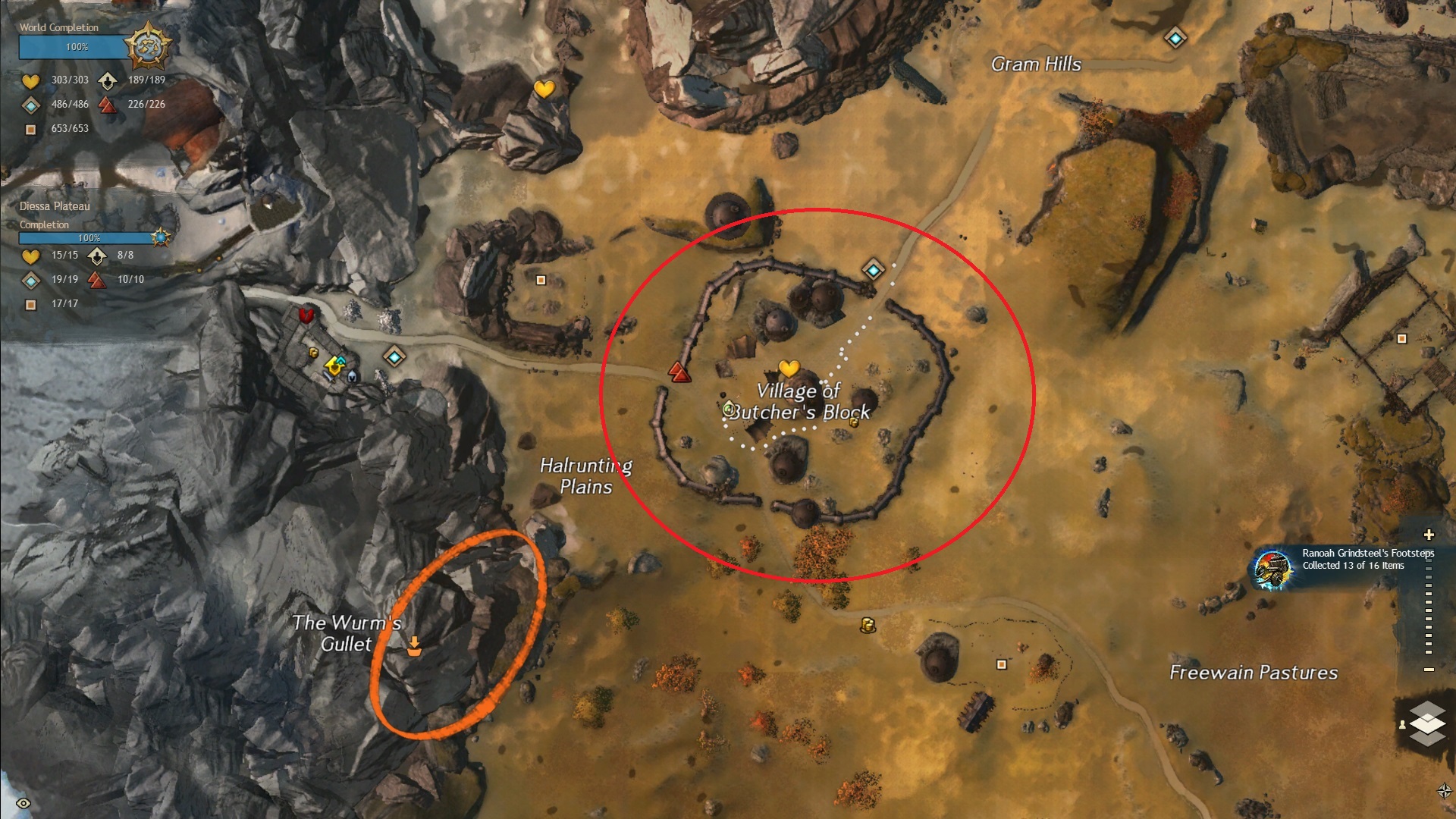Select the helmet armorsmith merchant icon
Viewport: 1456px width, 819px height.
coord(353,375)
